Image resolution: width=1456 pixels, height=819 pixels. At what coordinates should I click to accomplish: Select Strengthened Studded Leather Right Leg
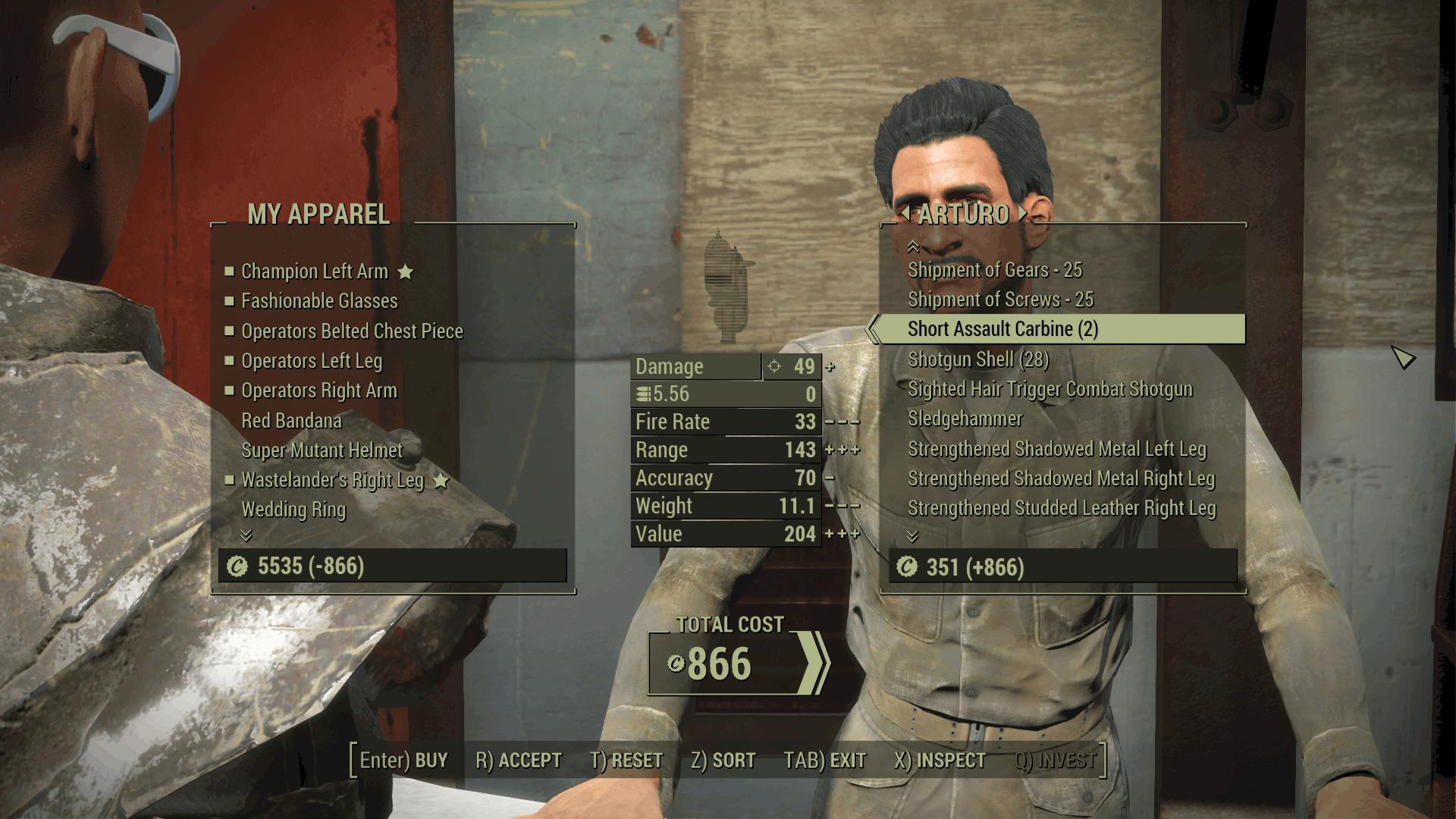click(1061, 508)
